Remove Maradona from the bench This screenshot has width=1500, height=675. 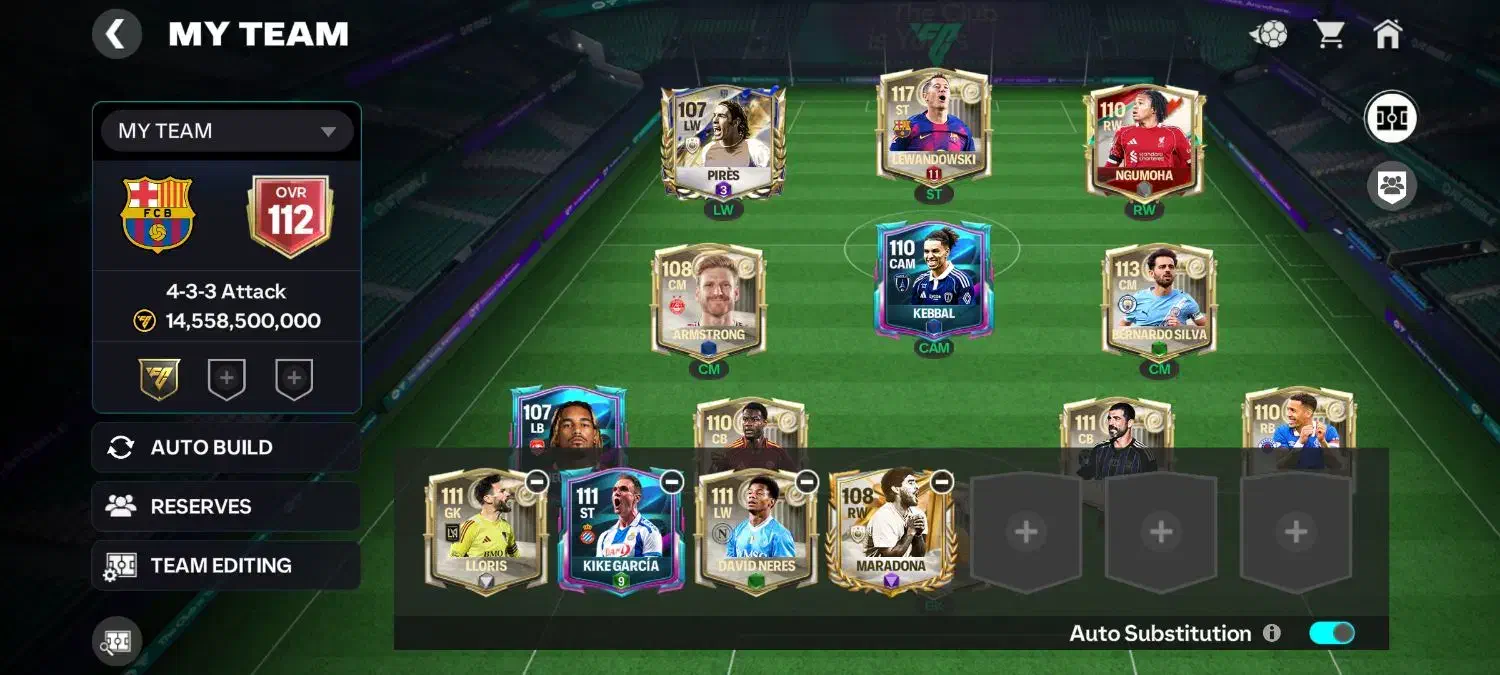pyautogui.click(x=942, y=482)
